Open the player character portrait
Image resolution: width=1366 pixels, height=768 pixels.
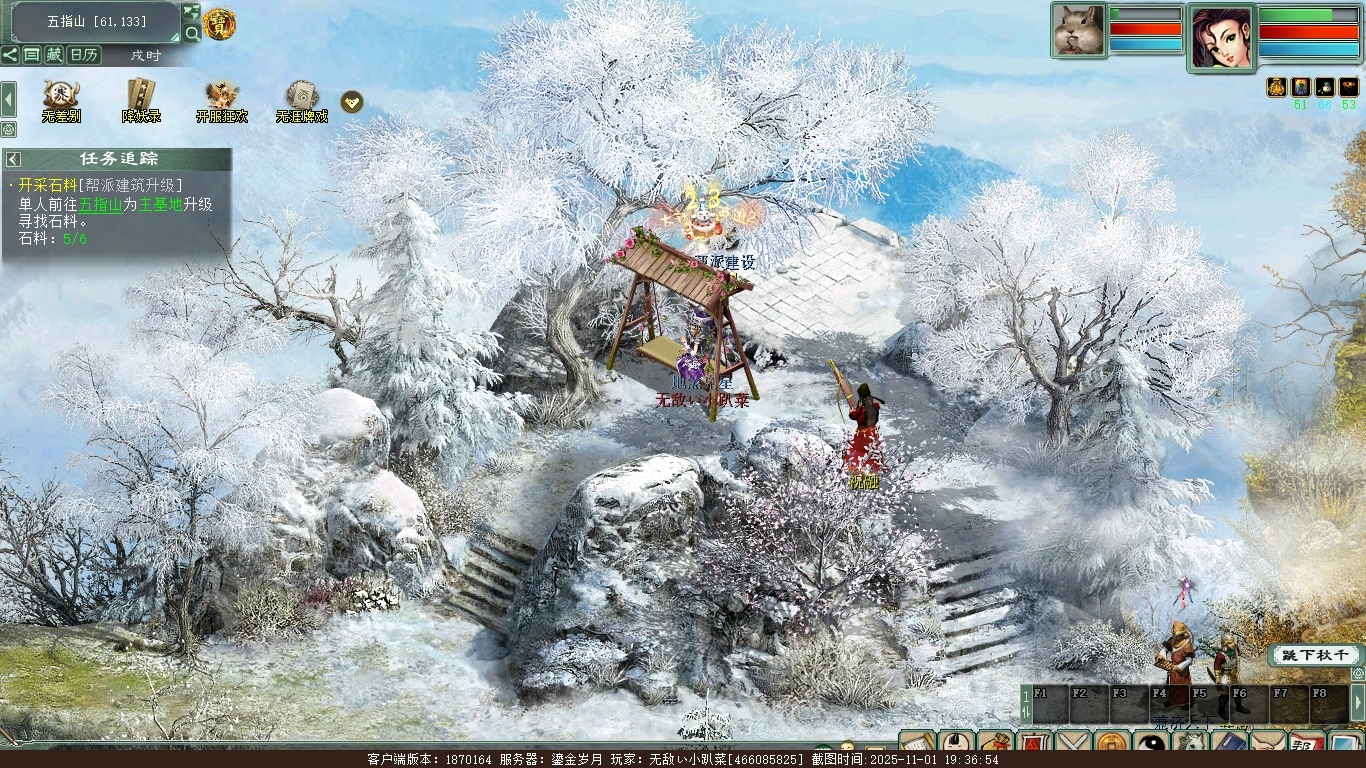point(1221,38)
